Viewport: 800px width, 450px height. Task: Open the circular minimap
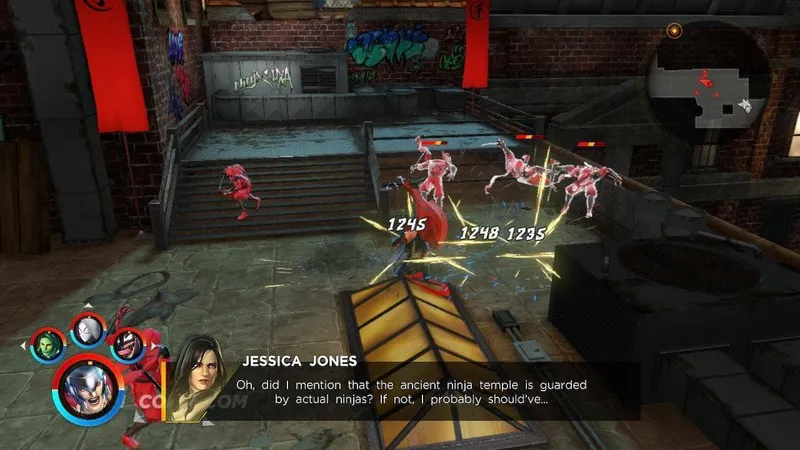coord(708,82)
